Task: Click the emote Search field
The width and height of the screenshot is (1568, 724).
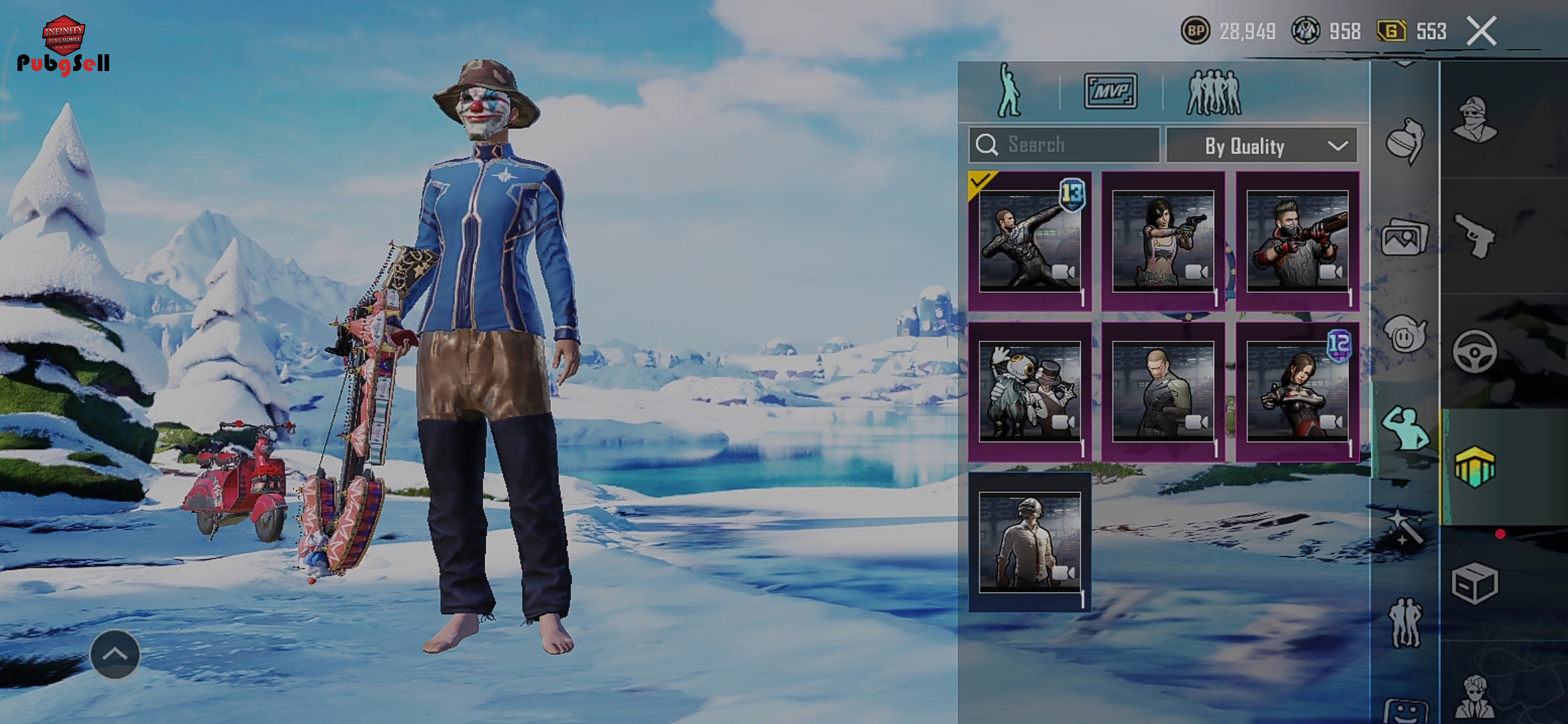Action: [x=1064, y=145]
